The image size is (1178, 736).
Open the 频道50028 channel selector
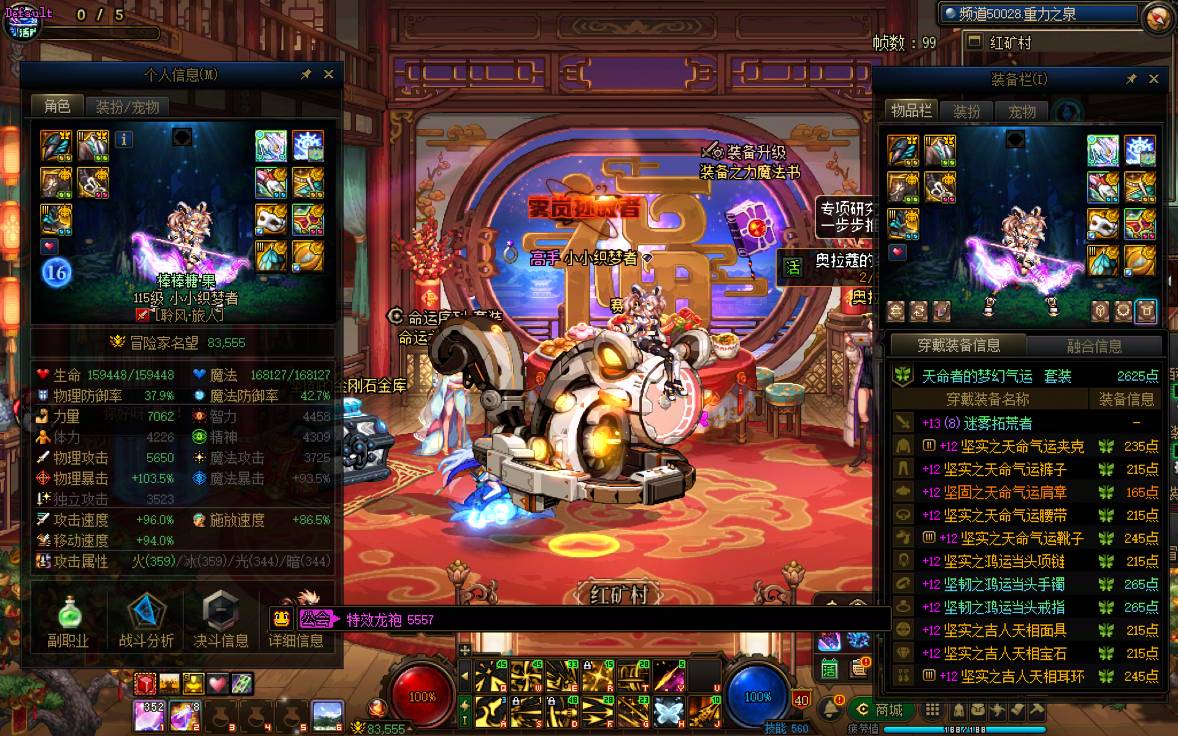[x=1040, y=14]
